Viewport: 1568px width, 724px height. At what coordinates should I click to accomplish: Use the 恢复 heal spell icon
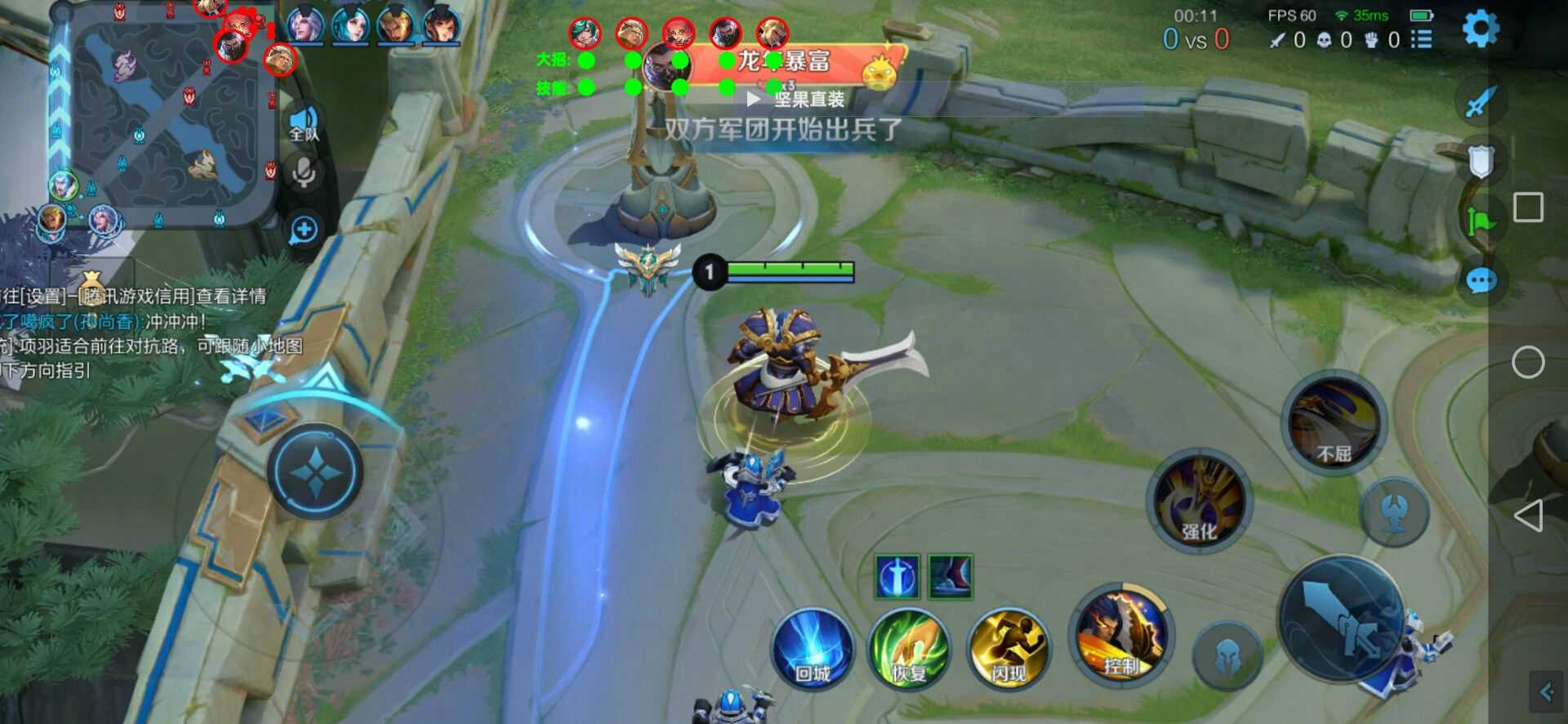point(909,650)
